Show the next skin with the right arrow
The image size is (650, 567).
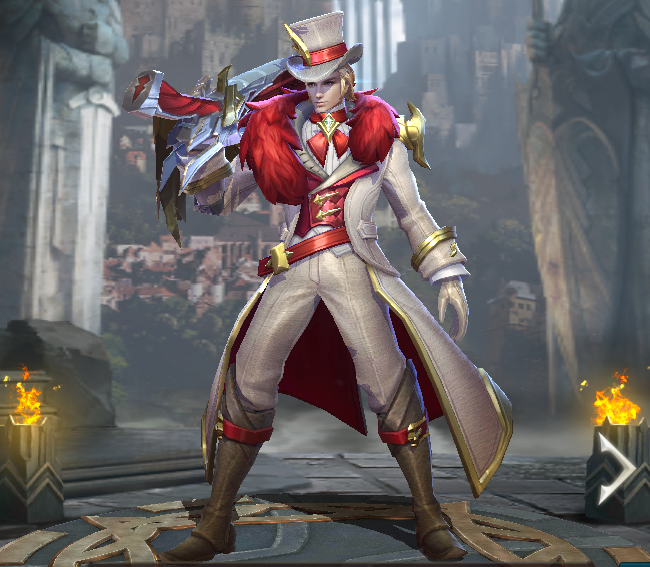click(612, 467)
